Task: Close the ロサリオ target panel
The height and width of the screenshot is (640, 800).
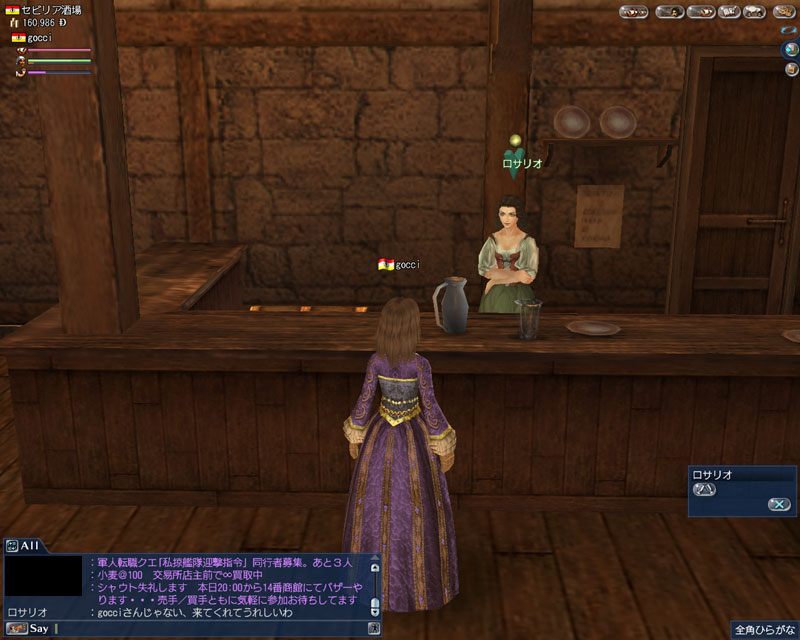Action: [x=779, y=504]
